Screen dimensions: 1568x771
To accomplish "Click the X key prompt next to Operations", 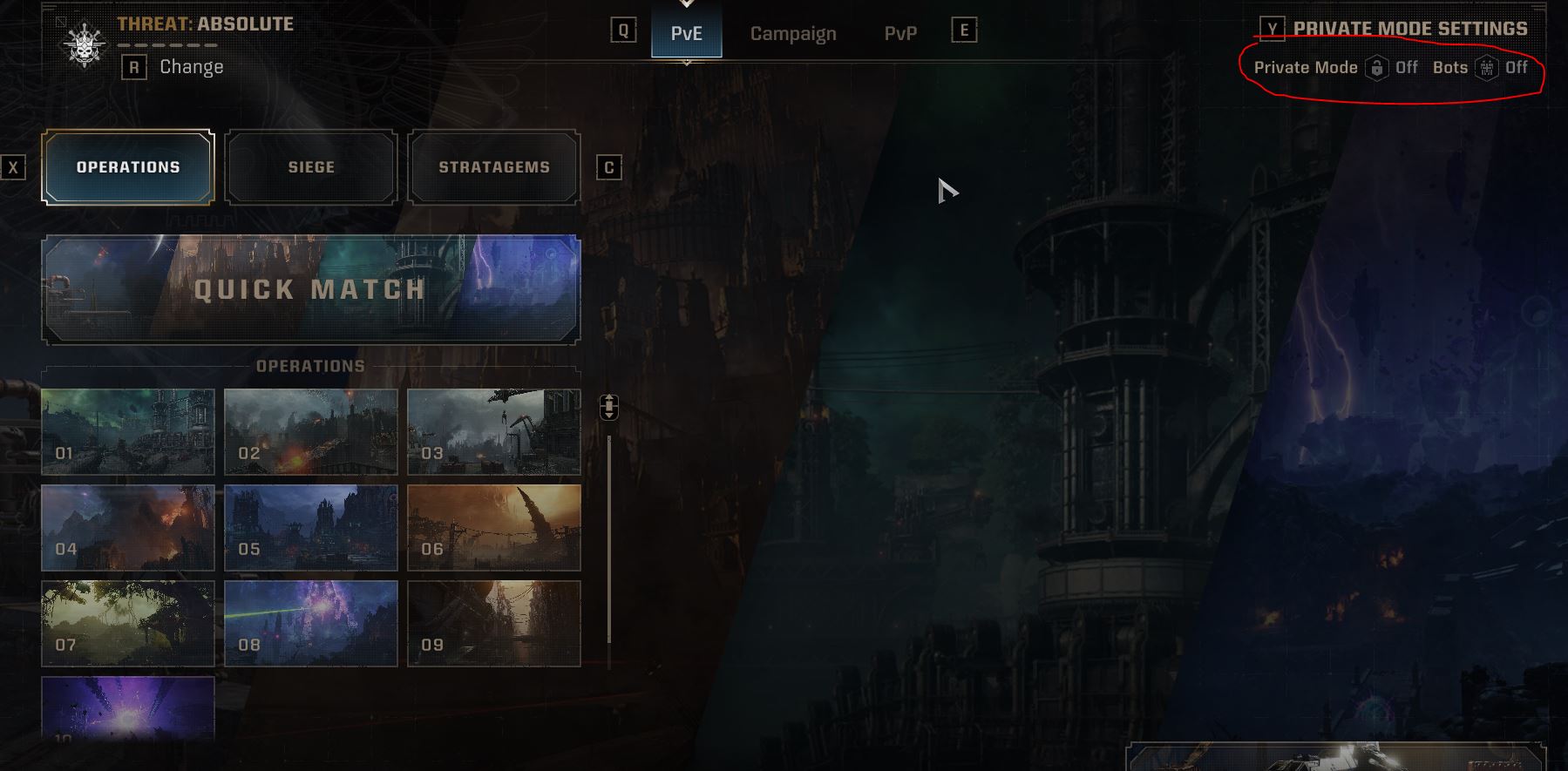I will [x=12, y=166].
